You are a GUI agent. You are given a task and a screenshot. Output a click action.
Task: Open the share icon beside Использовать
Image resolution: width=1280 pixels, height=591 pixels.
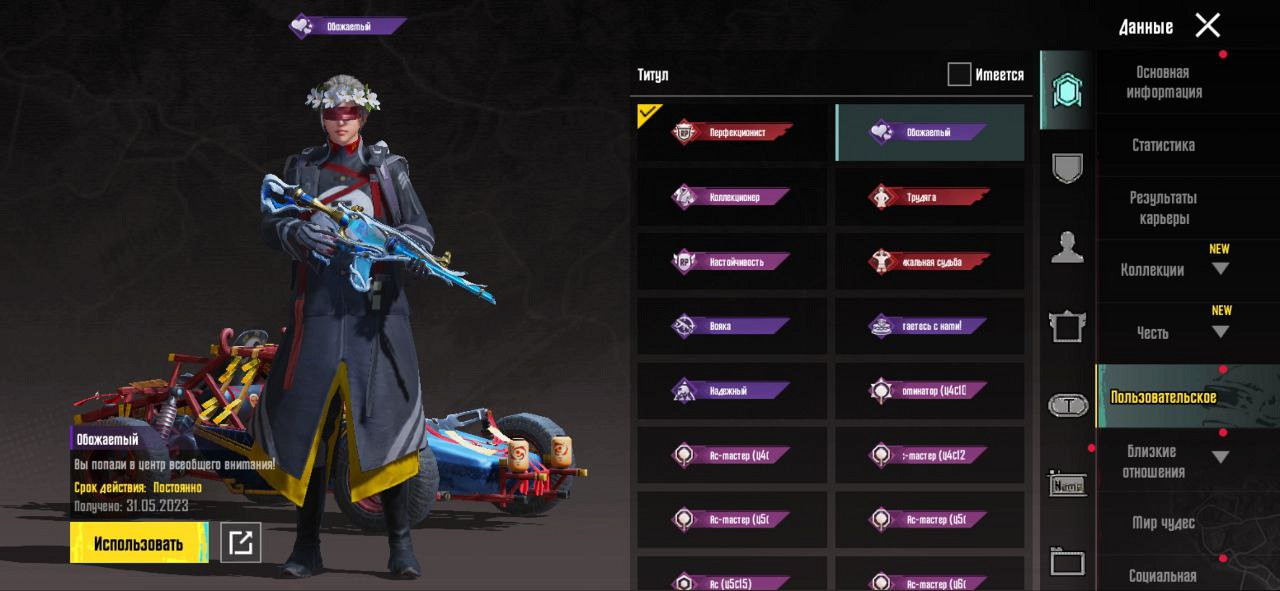(240, 543)
